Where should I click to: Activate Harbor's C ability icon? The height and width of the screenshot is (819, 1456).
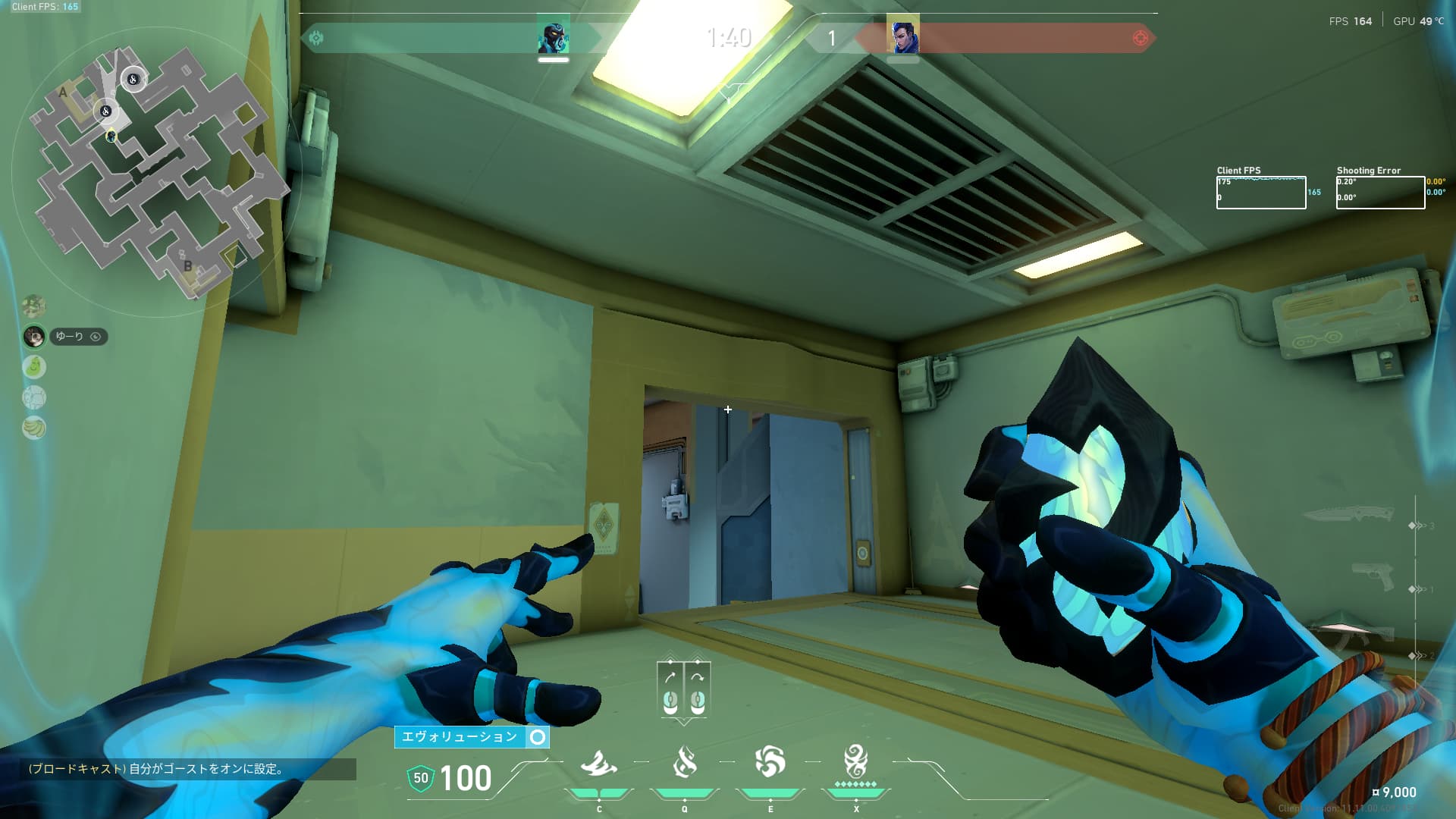tap(598, 764)
